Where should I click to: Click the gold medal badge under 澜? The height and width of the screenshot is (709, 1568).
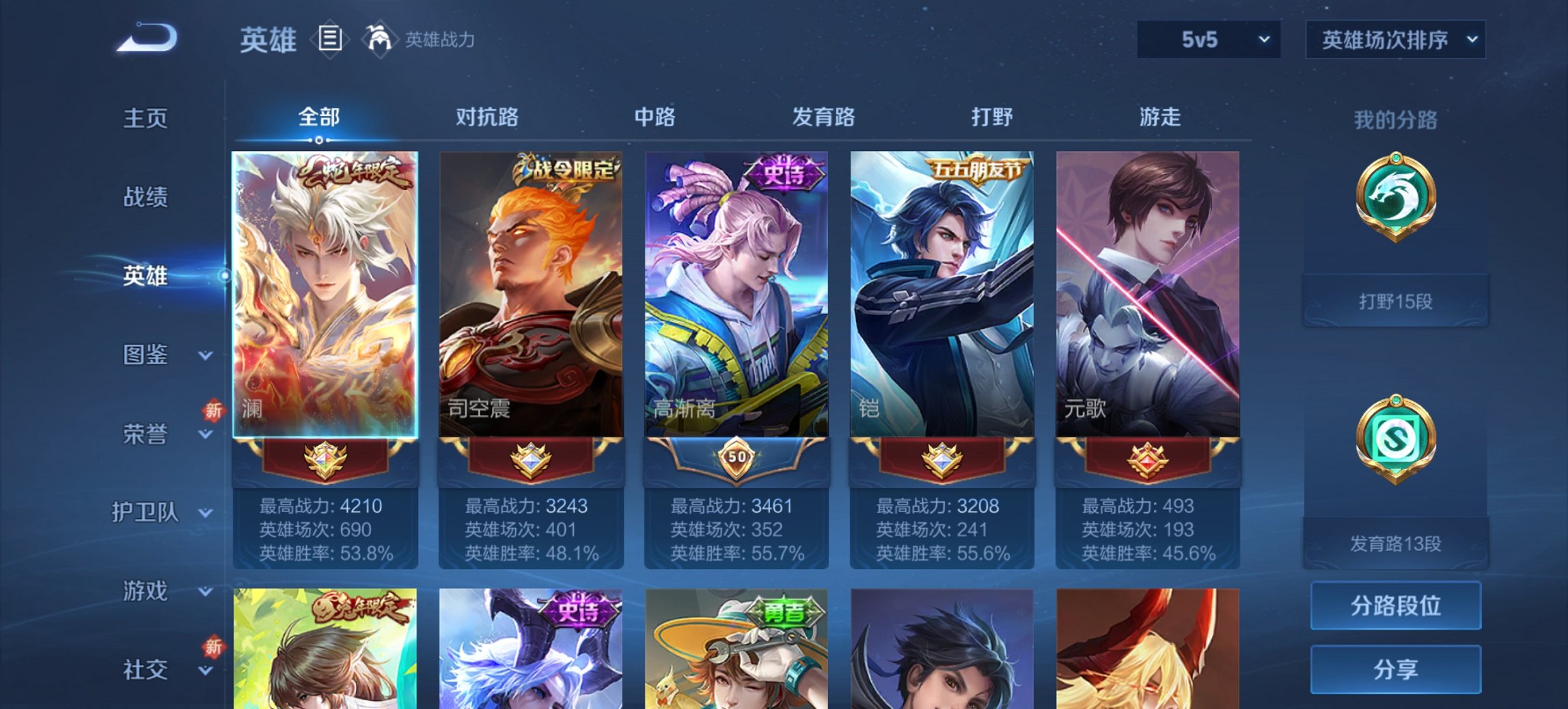[x=326, y=460]
